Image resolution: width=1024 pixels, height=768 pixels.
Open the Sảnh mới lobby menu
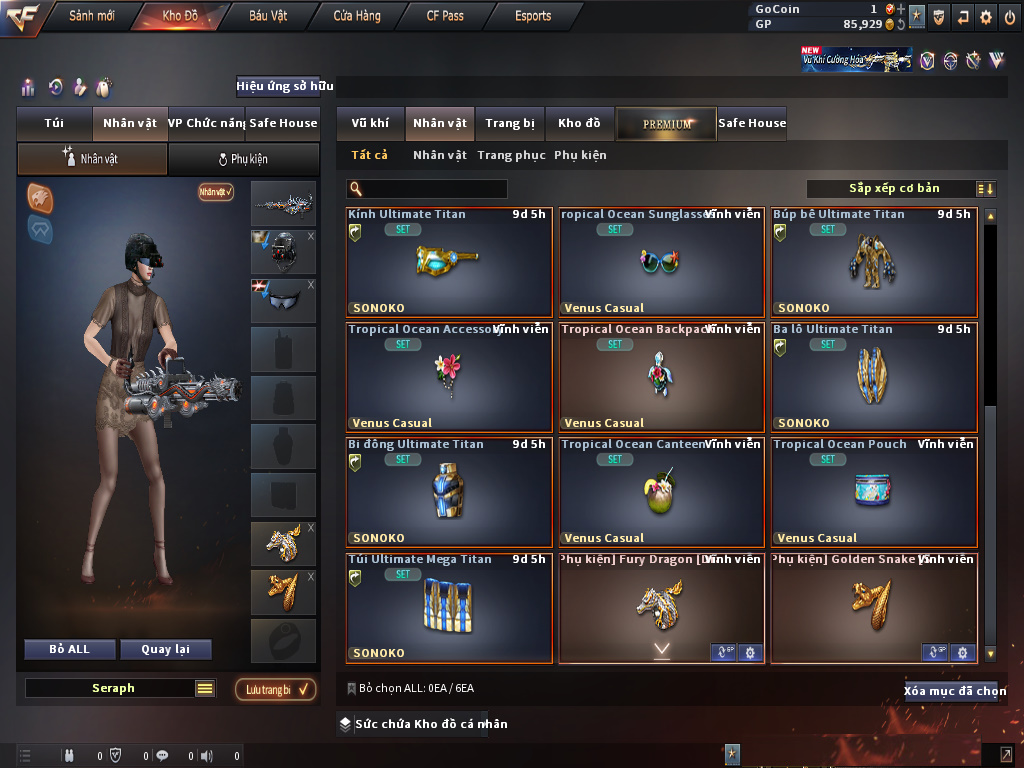[91, 16]
